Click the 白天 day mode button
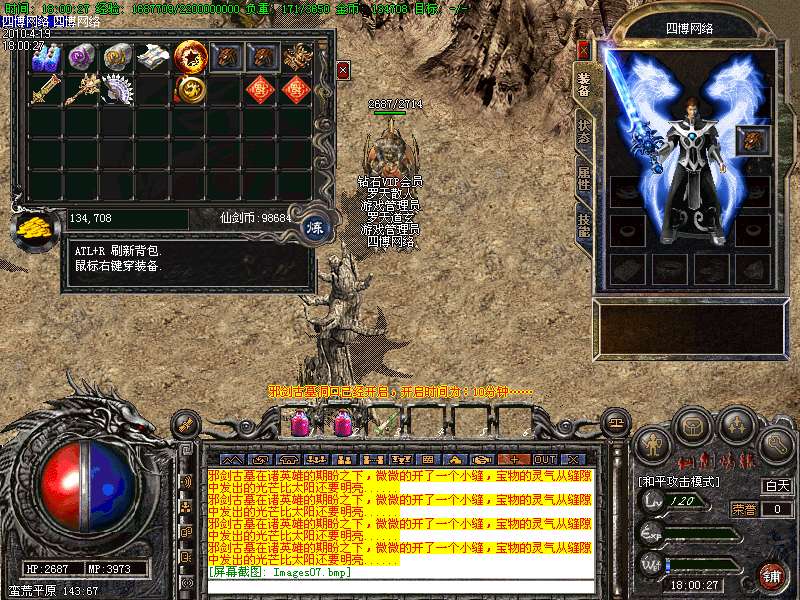This screenshot has width=800, height=600. tap(777, 486)
